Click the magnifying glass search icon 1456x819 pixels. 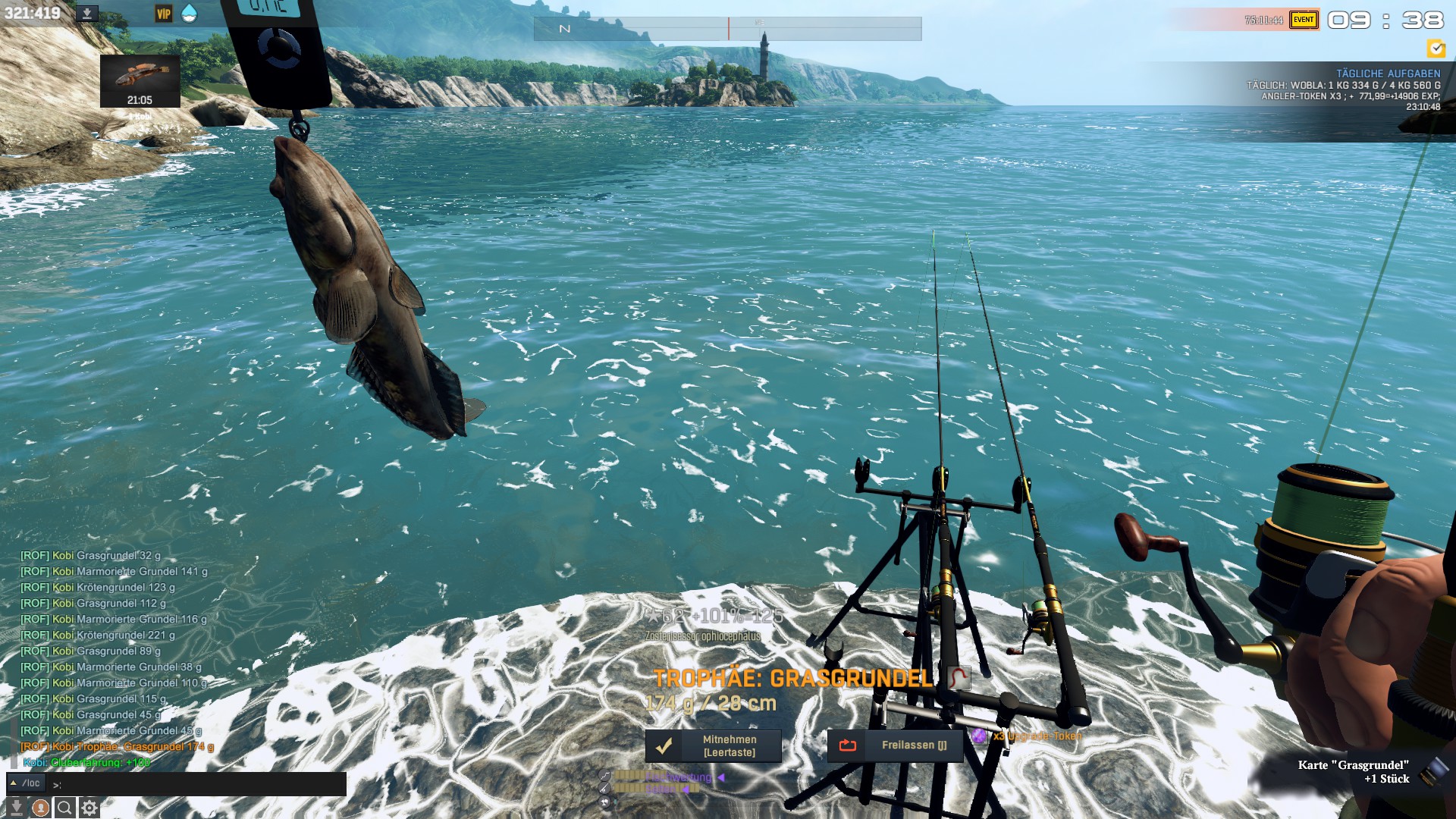(65, 808)
